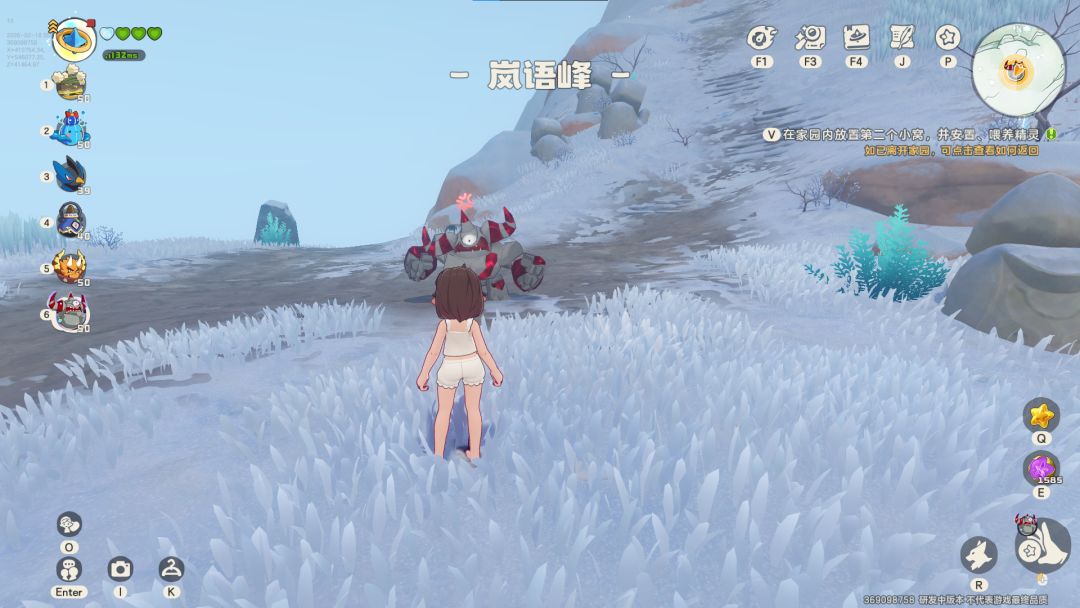Image resolution: width=1080 pixels, height=608 pixels.
Task: Choose the blue water pet in slot 2
Action: tap(70, 129)
